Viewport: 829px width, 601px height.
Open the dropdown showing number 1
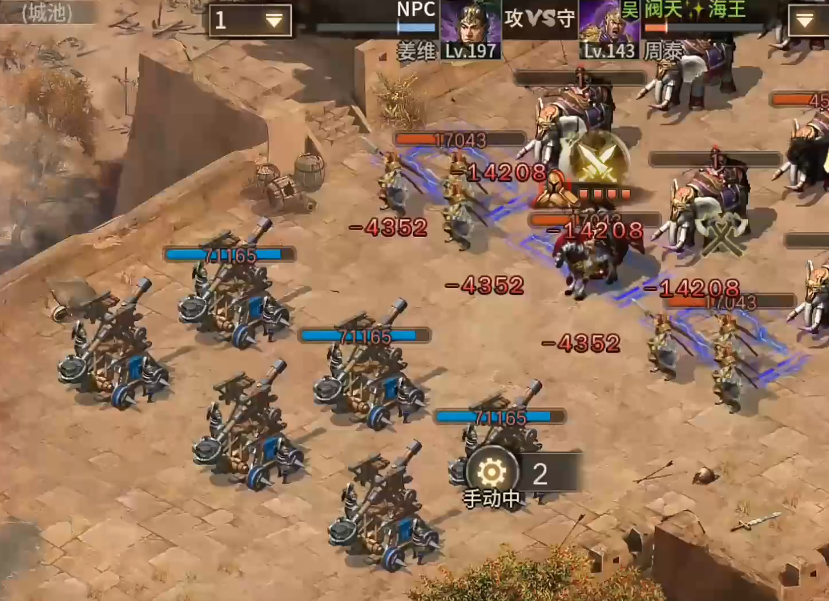pyautogui.click(x=250, y=20)
